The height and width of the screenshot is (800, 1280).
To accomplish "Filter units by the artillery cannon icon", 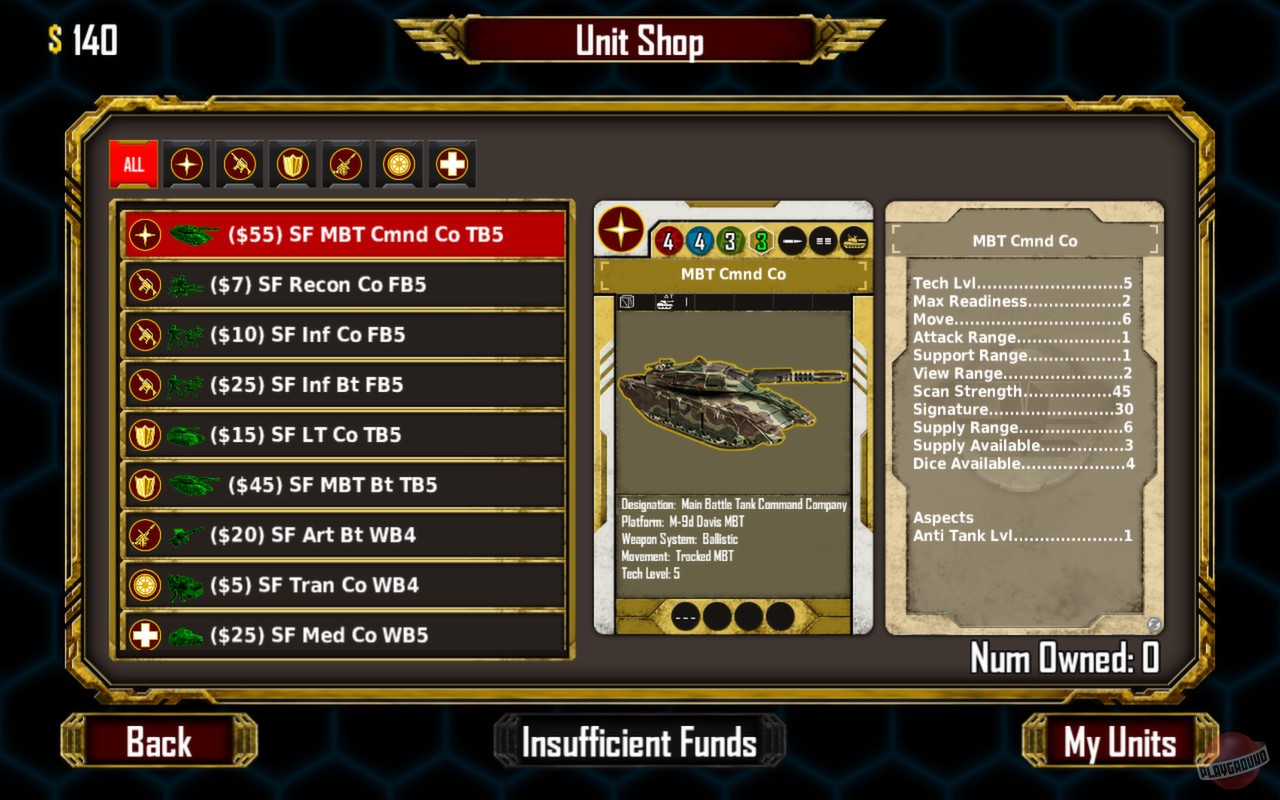I will (346, 164).
